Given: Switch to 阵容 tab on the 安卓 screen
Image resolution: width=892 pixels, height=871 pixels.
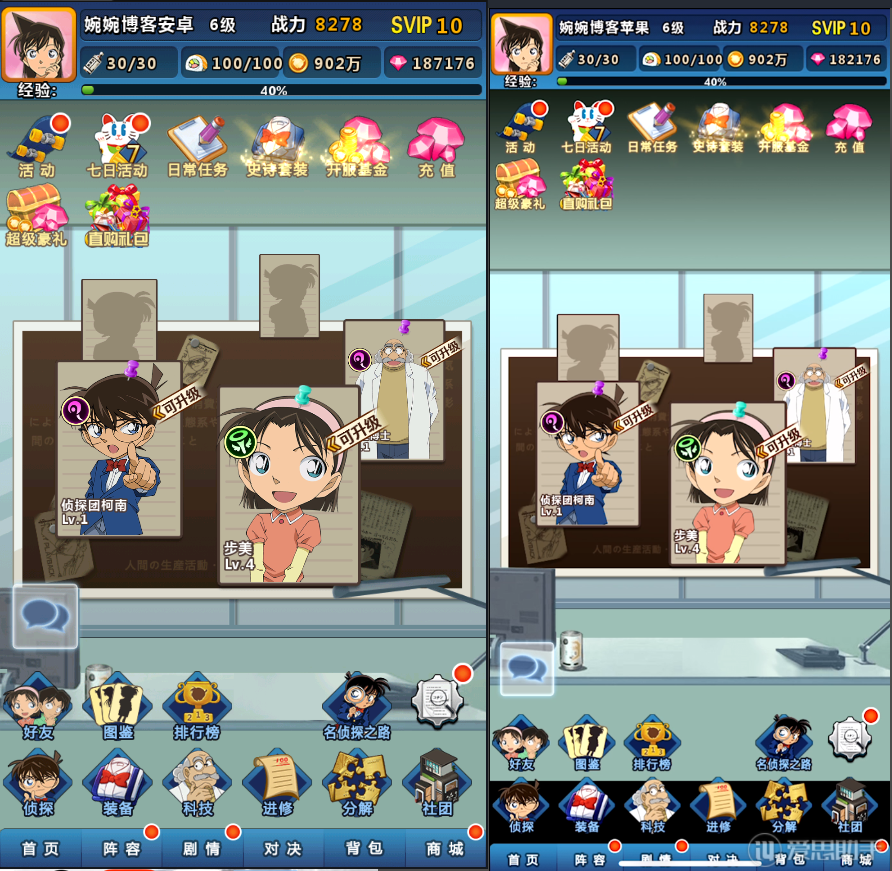Looking at the screenshot, I should click(x=122, y=849).
